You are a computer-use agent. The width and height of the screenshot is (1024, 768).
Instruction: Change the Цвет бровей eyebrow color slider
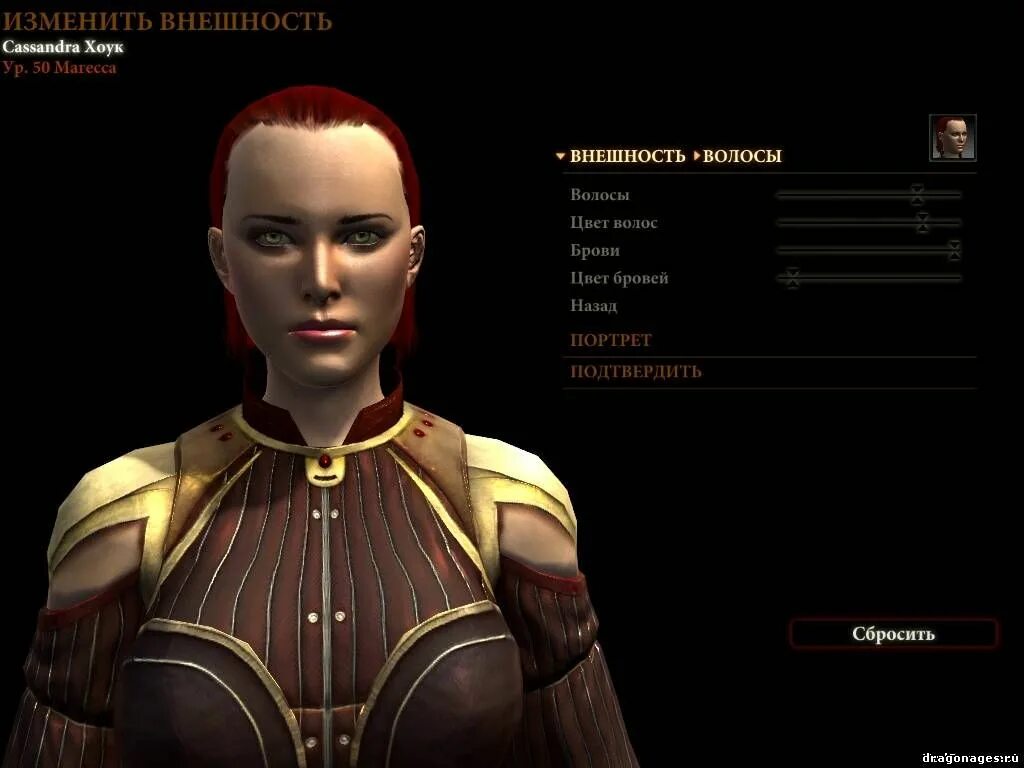click(x=792, y=278)
